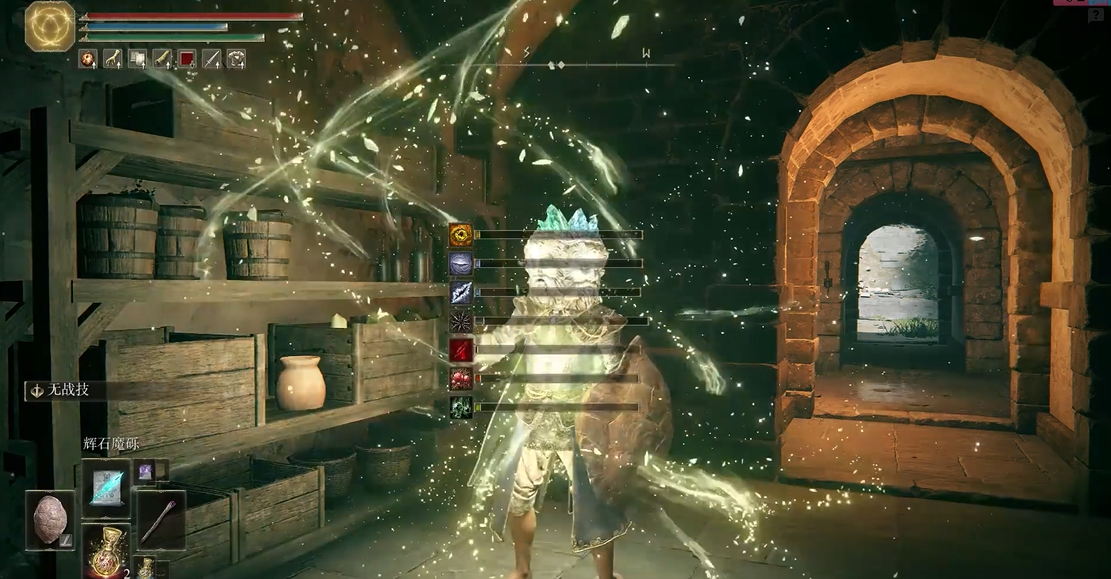Click the compass bar at the top
The height and width of the screenshot is (579, 1111).
[x=560, y=64]
